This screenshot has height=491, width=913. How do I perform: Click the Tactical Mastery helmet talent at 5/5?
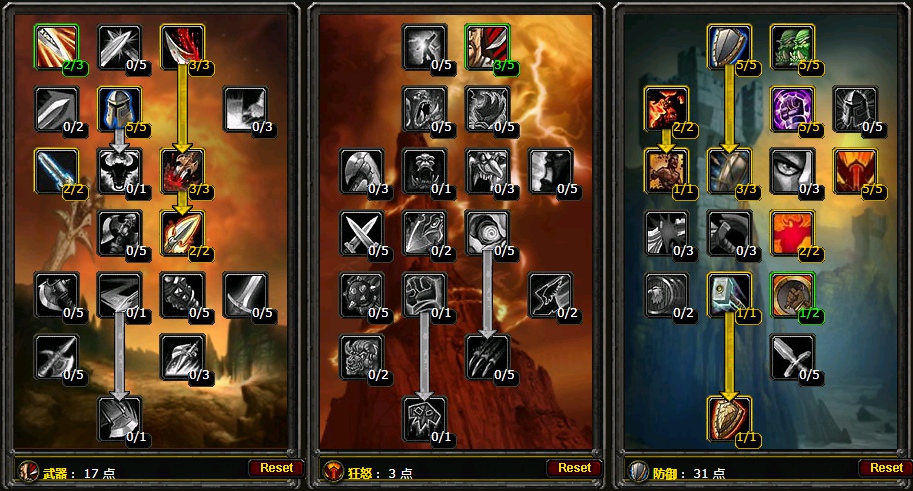point(119,109)
